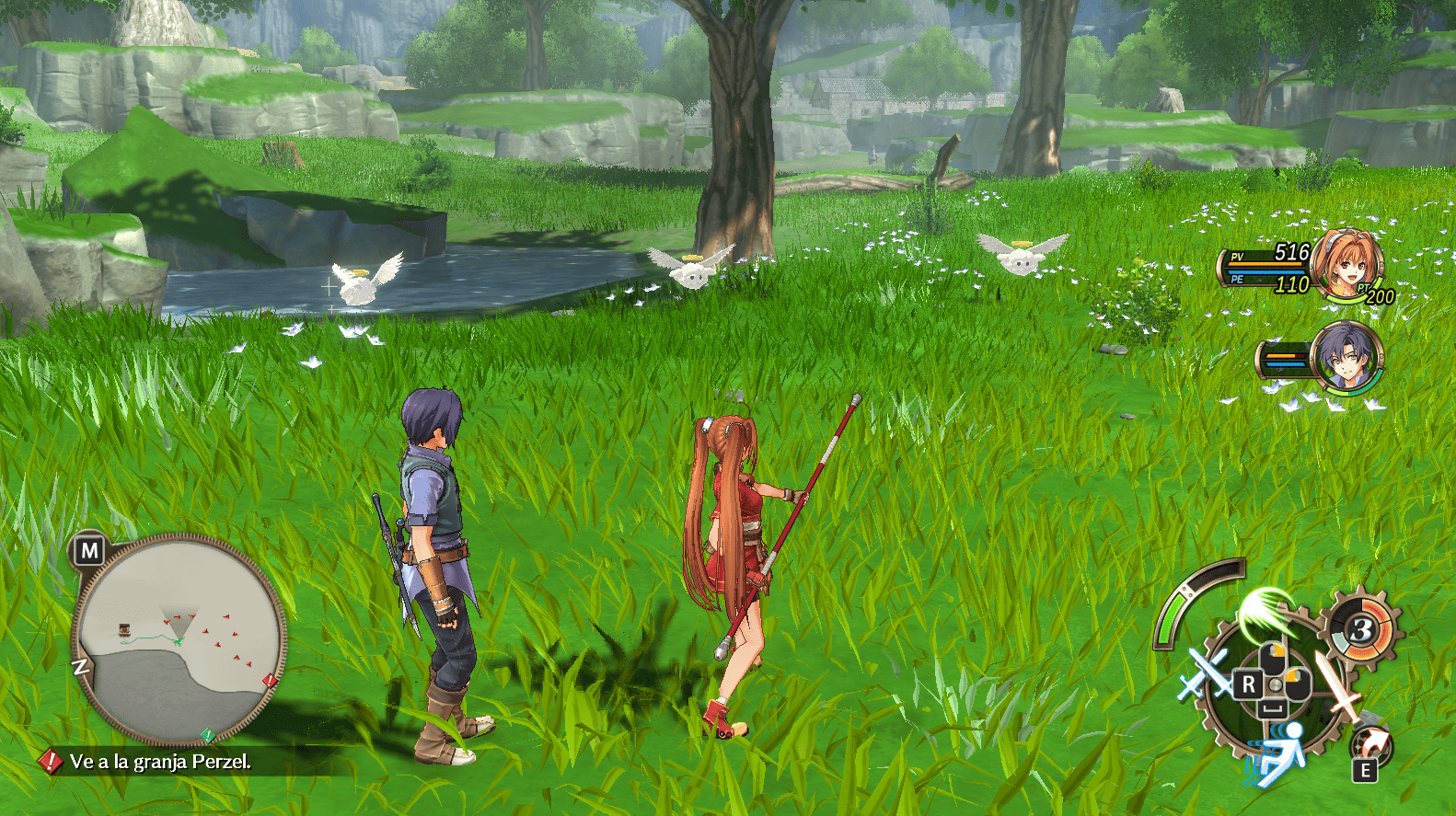Viewport: 1456px width, 816px height.
Task: Select the building marker on the minimap
Action: coord(124,629)
